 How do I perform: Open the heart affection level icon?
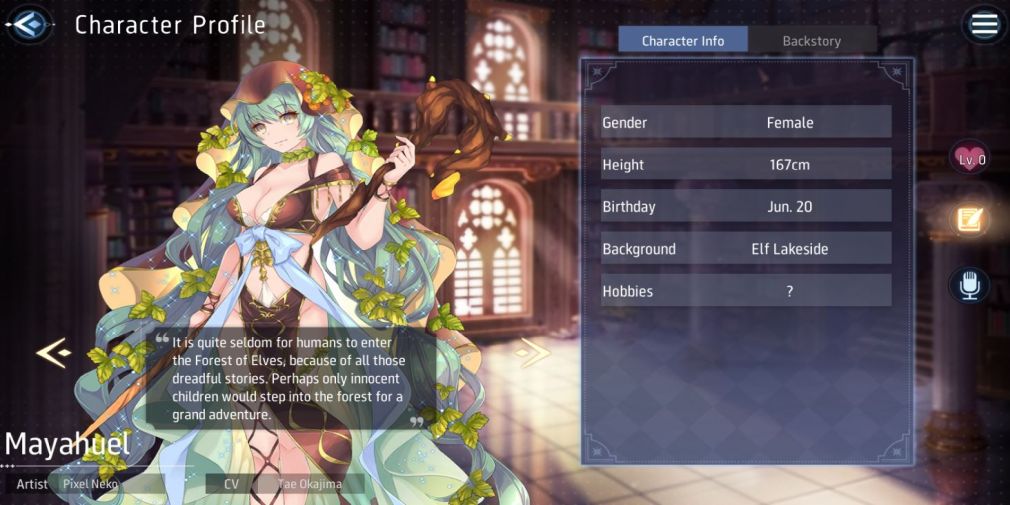tap(970, 158)
